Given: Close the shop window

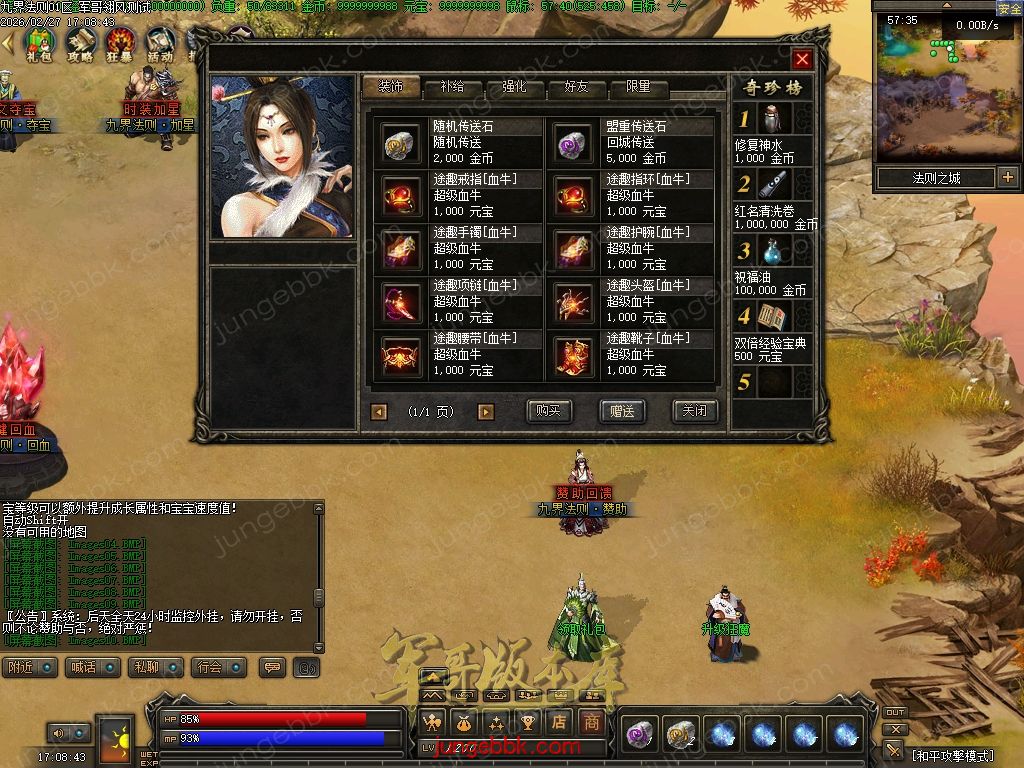Looking at the screenshot, I should click(x=802, y=59).
